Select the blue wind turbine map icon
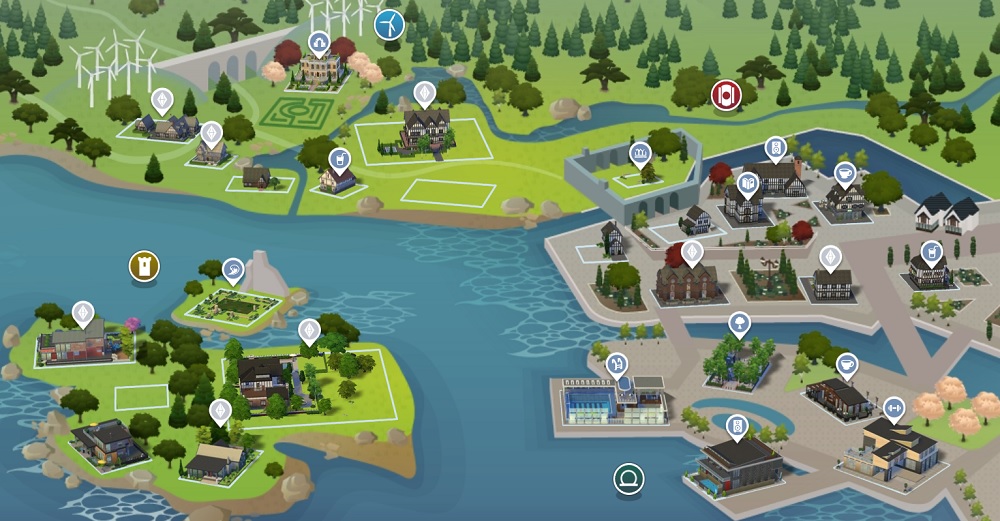1000x521 pixels. (389, 24)
